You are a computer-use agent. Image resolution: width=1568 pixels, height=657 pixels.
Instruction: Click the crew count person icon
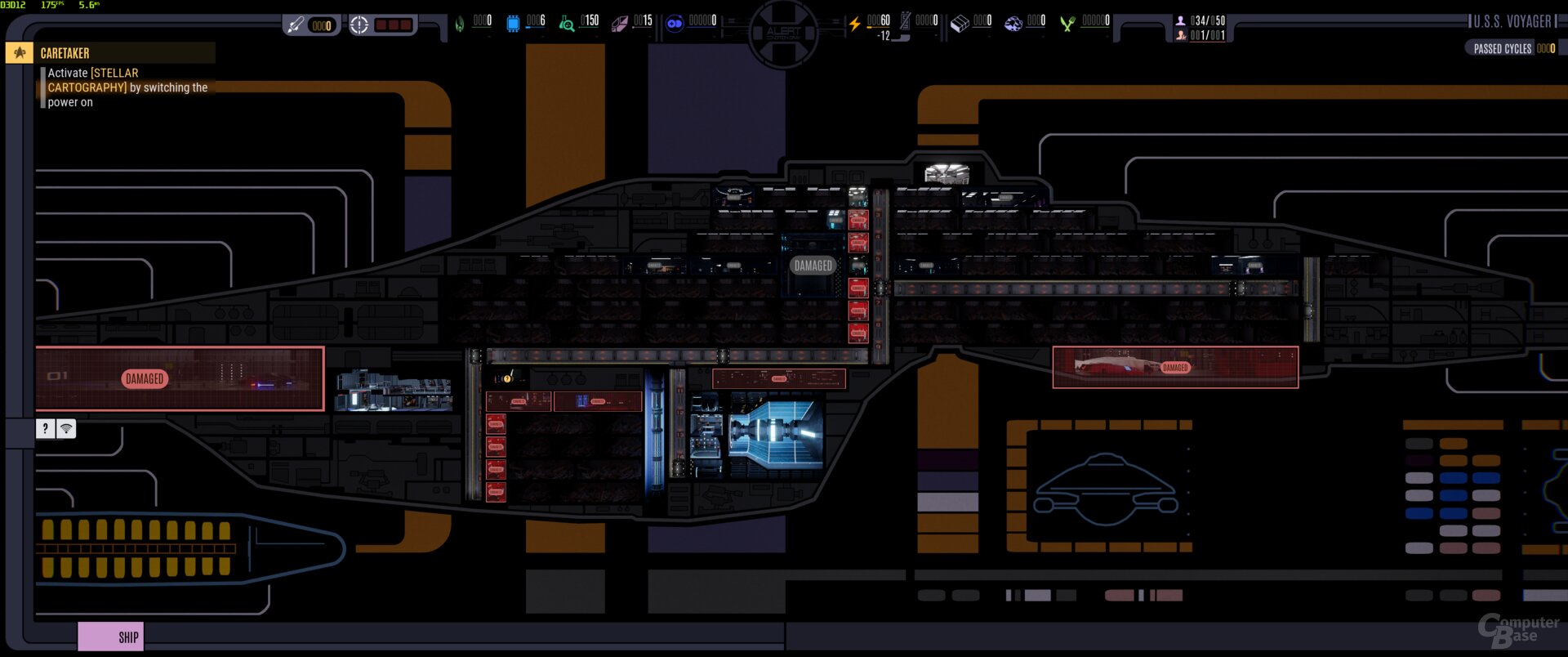tap(1180, 20)
